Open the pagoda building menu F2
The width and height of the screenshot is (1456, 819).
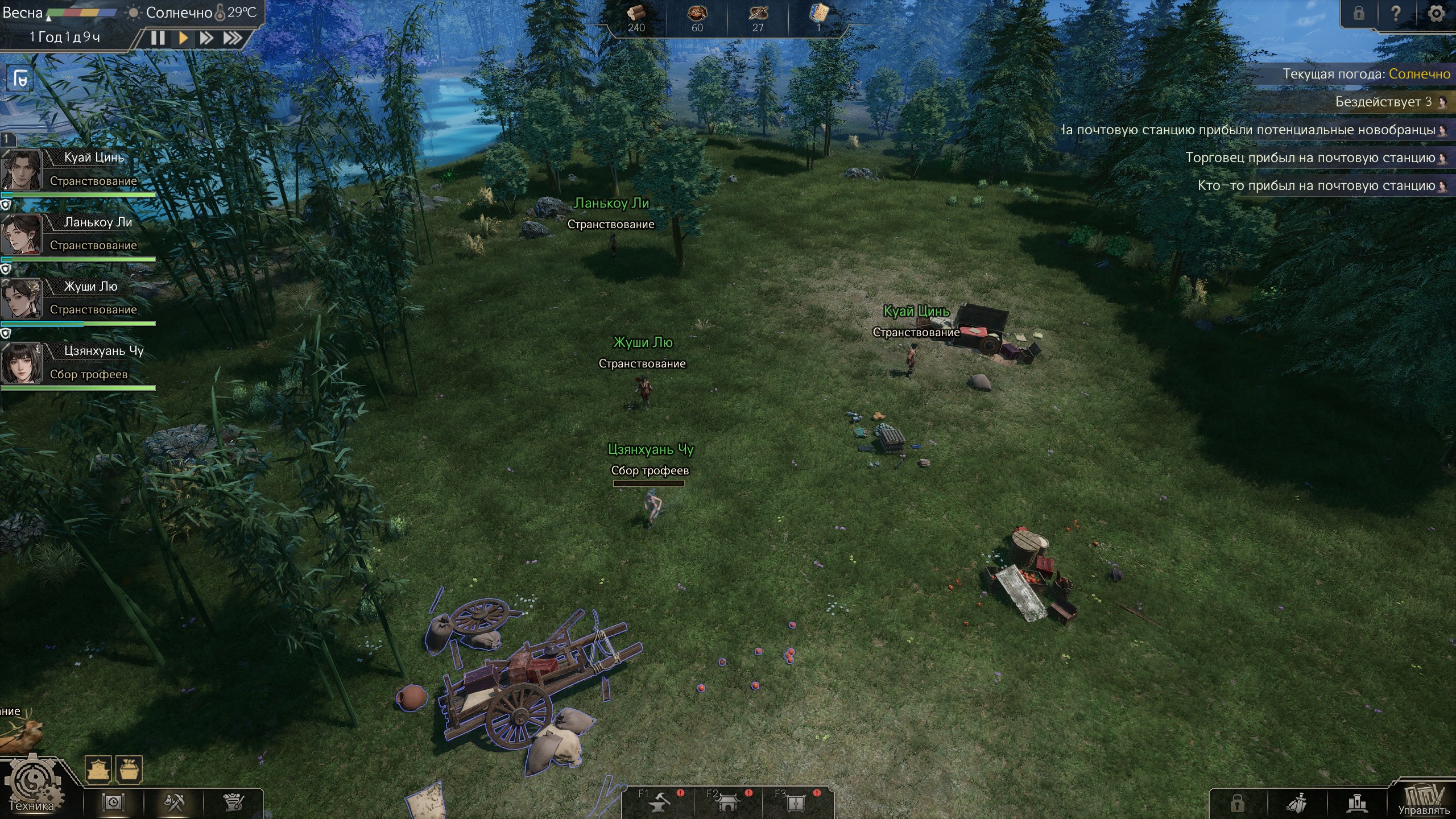pos(728,802)
